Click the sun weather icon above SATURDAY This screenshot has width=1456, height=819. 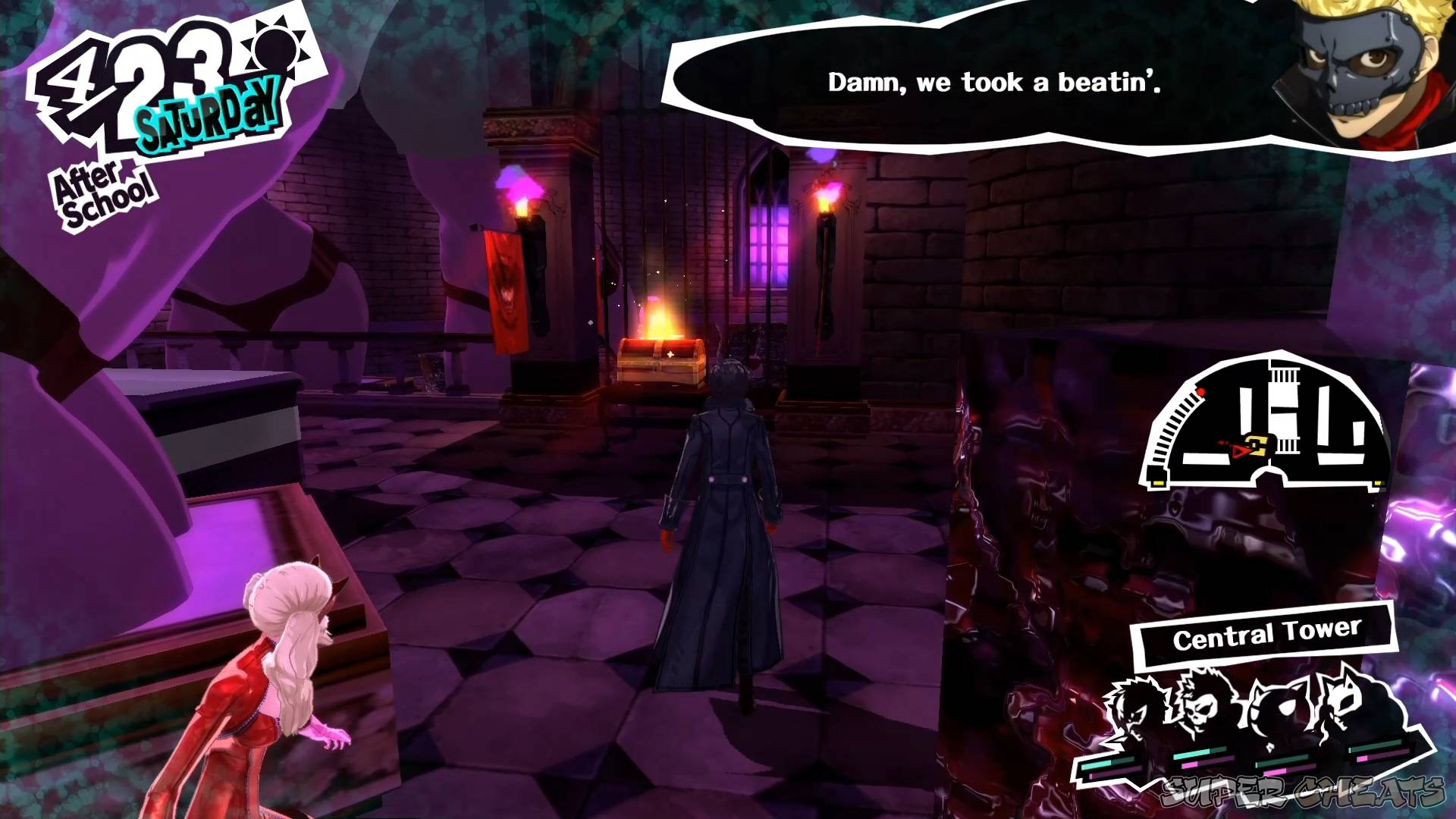point(273,45)
